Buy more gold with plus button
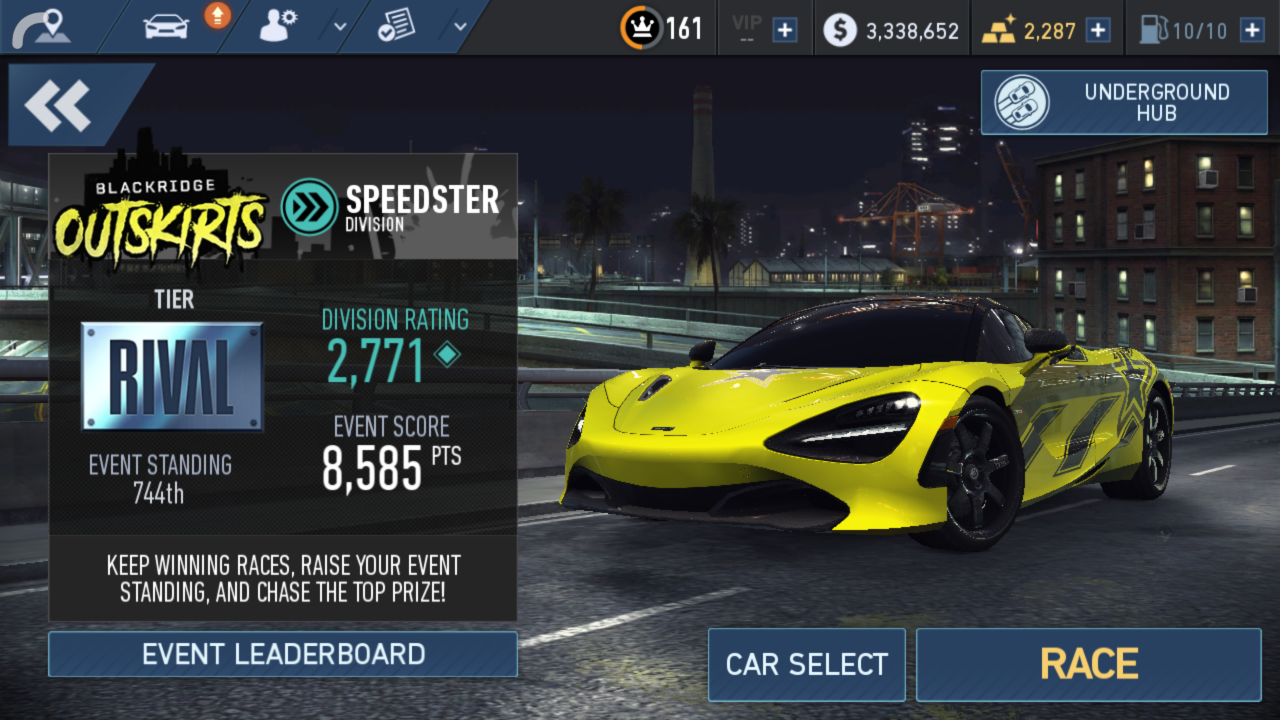The height and width of the screenshot is (720, 1280). (1098, 30)
